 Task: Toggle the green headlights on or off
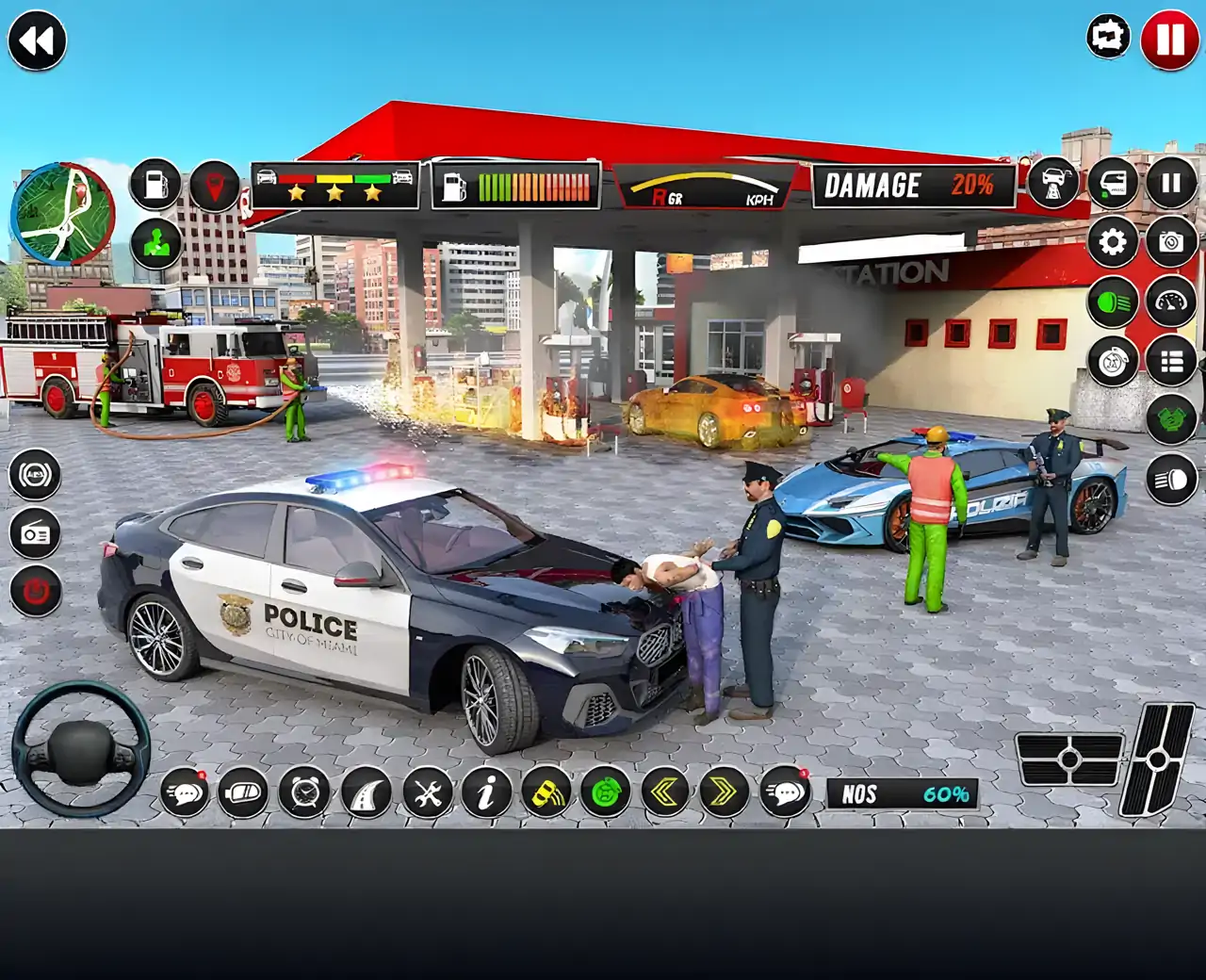1113,302
